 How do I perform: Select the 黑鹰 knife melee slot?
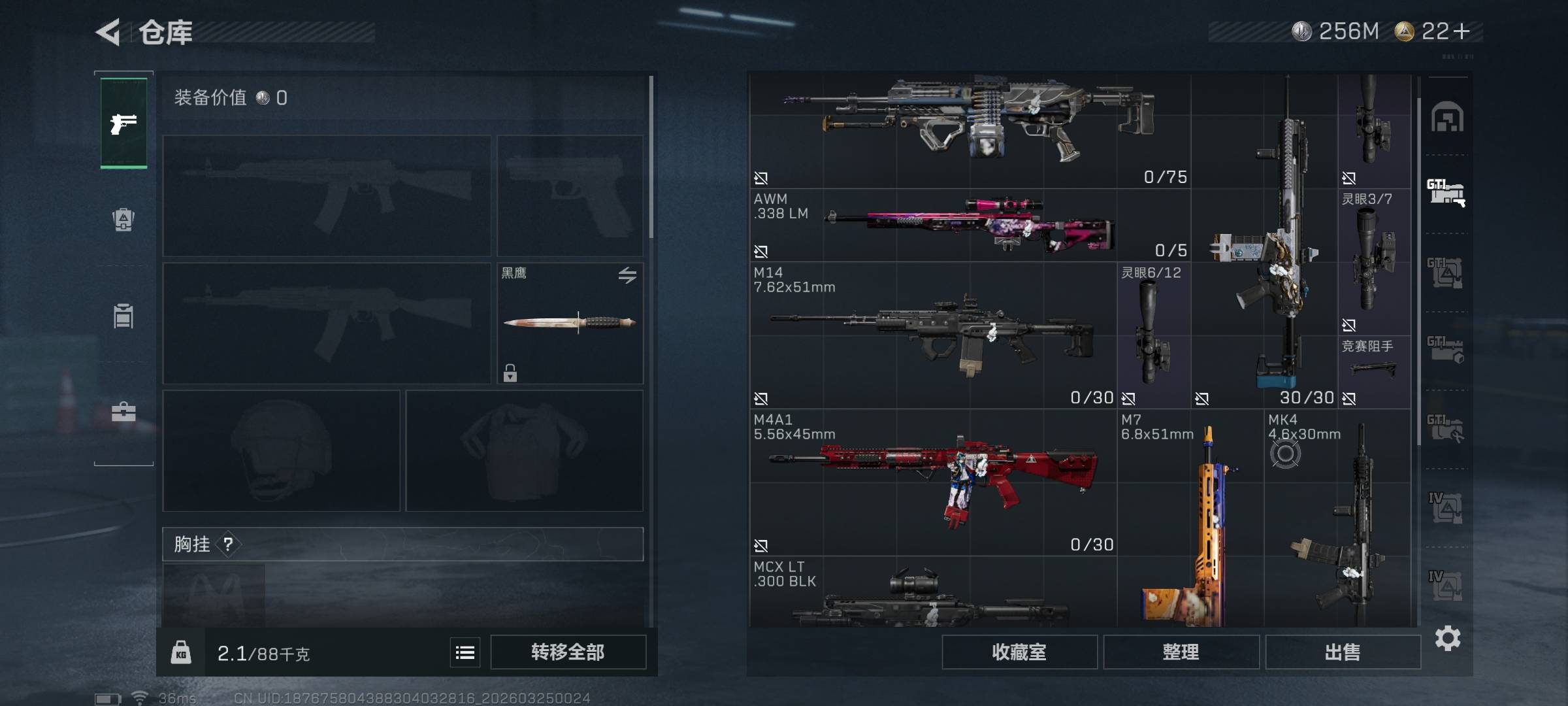point(570,323)
